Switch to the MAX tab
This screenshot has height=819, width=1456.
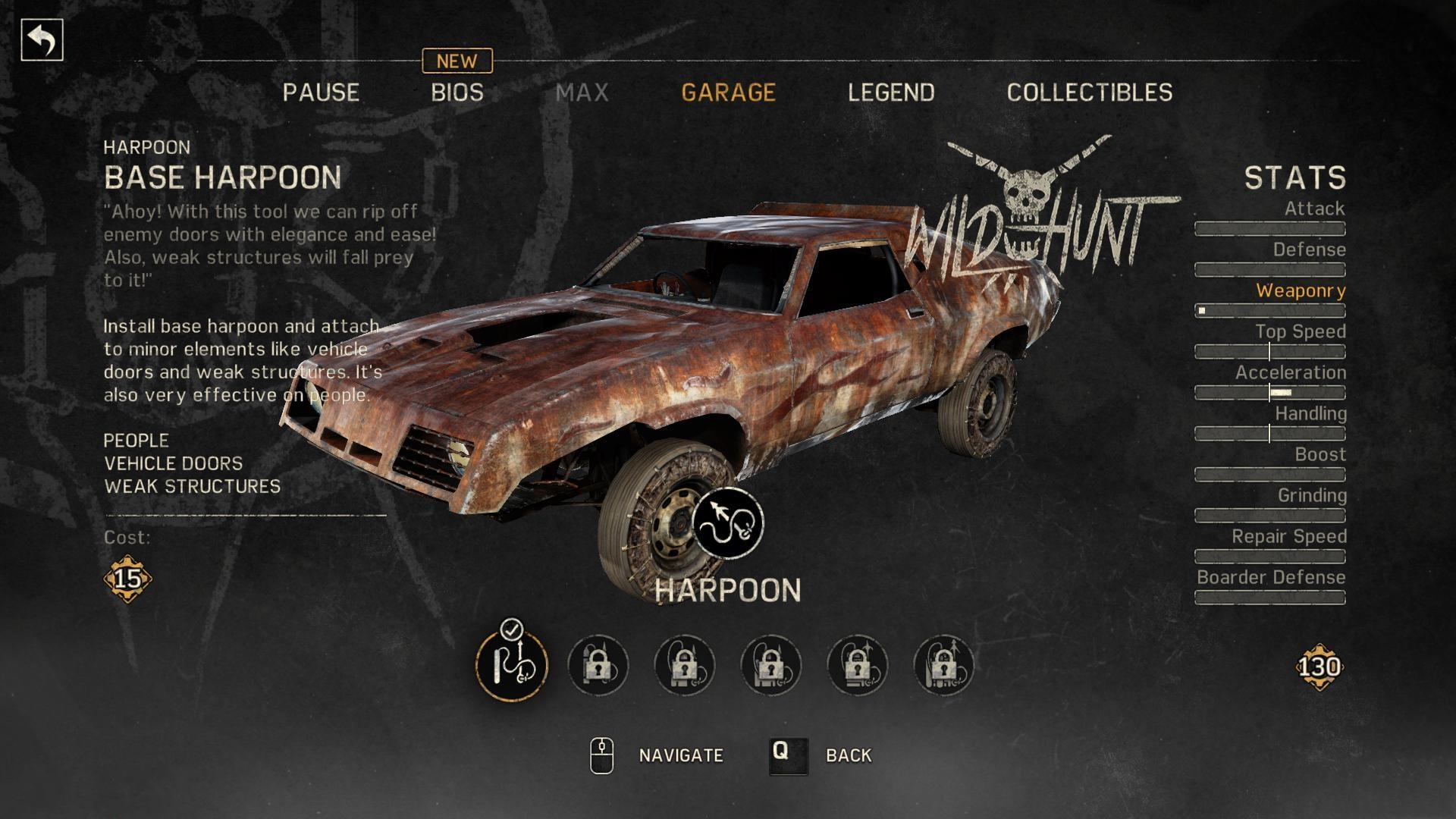582,93
